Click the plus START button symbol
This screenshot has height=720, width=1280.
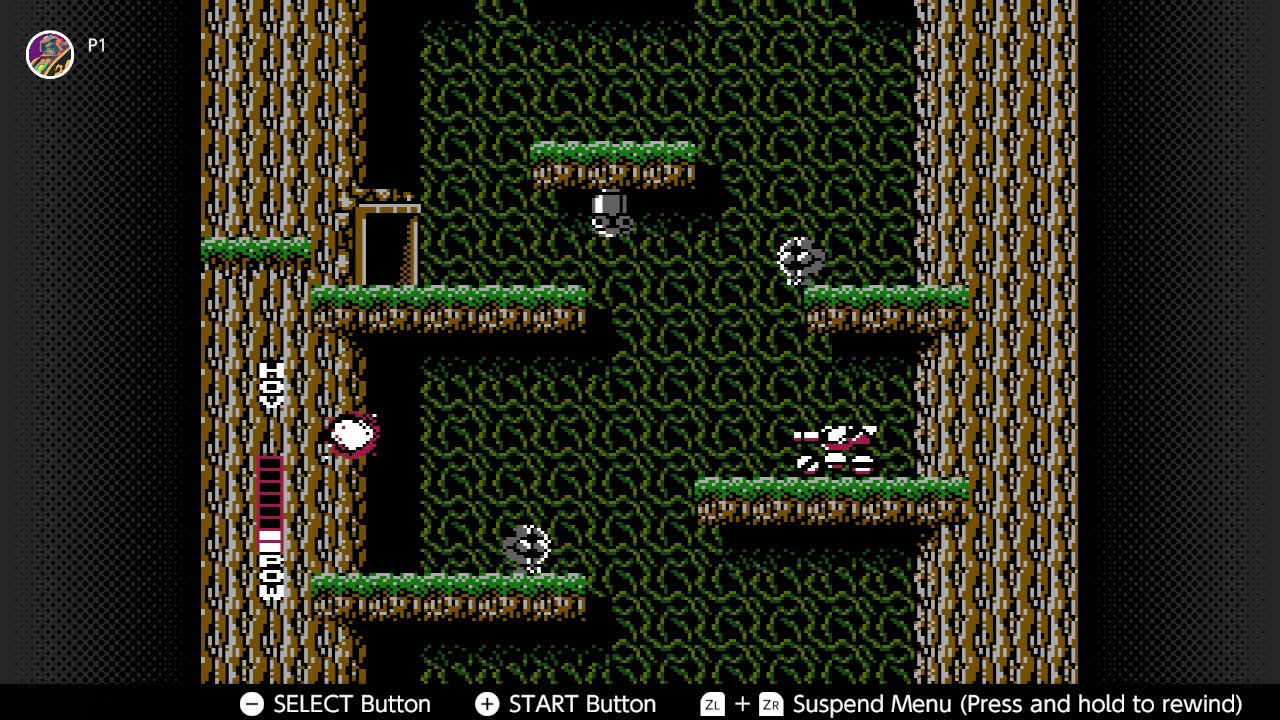[x=487, y=704]
